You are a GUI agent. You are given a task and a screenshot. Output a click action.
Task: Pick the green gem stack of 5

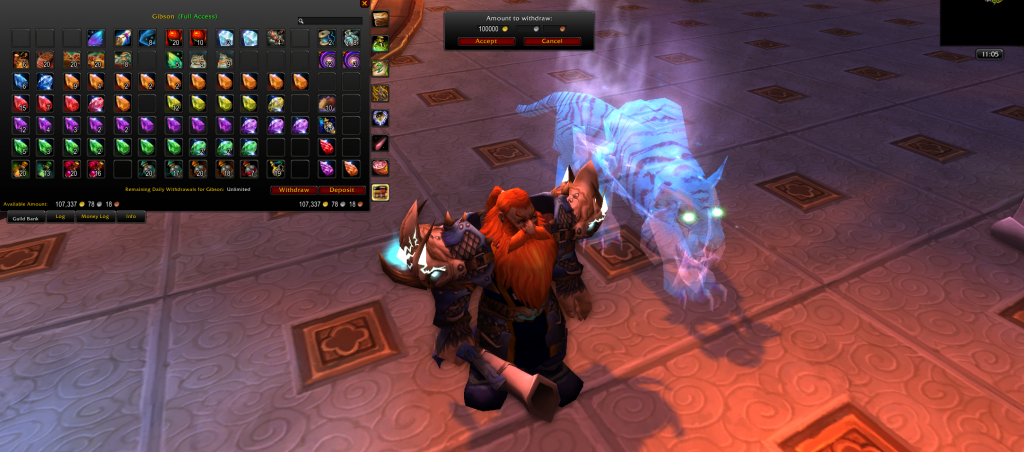tap(20, 147)
